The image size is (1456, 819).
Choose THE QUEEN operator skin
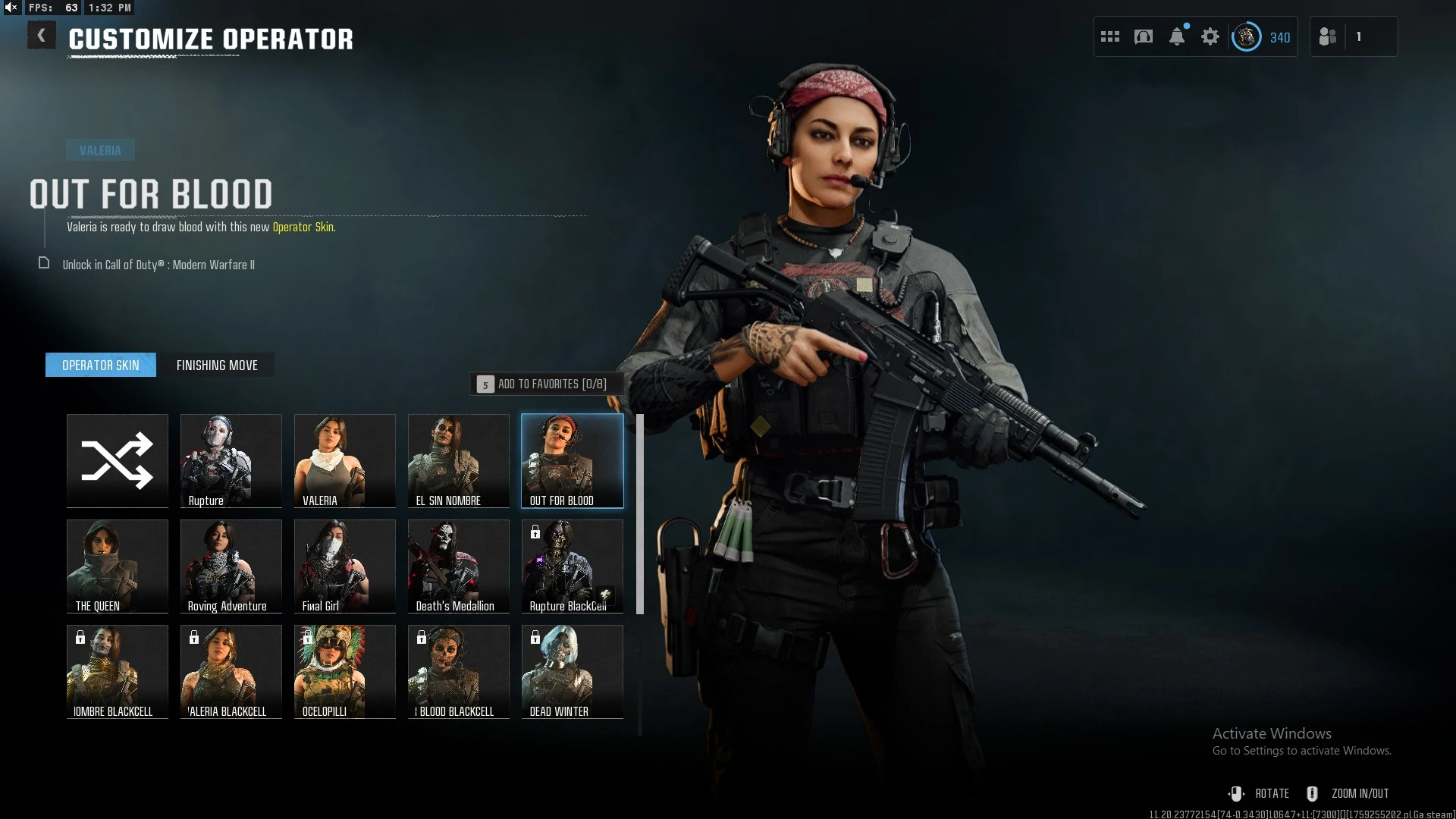[x=118, y=566]
